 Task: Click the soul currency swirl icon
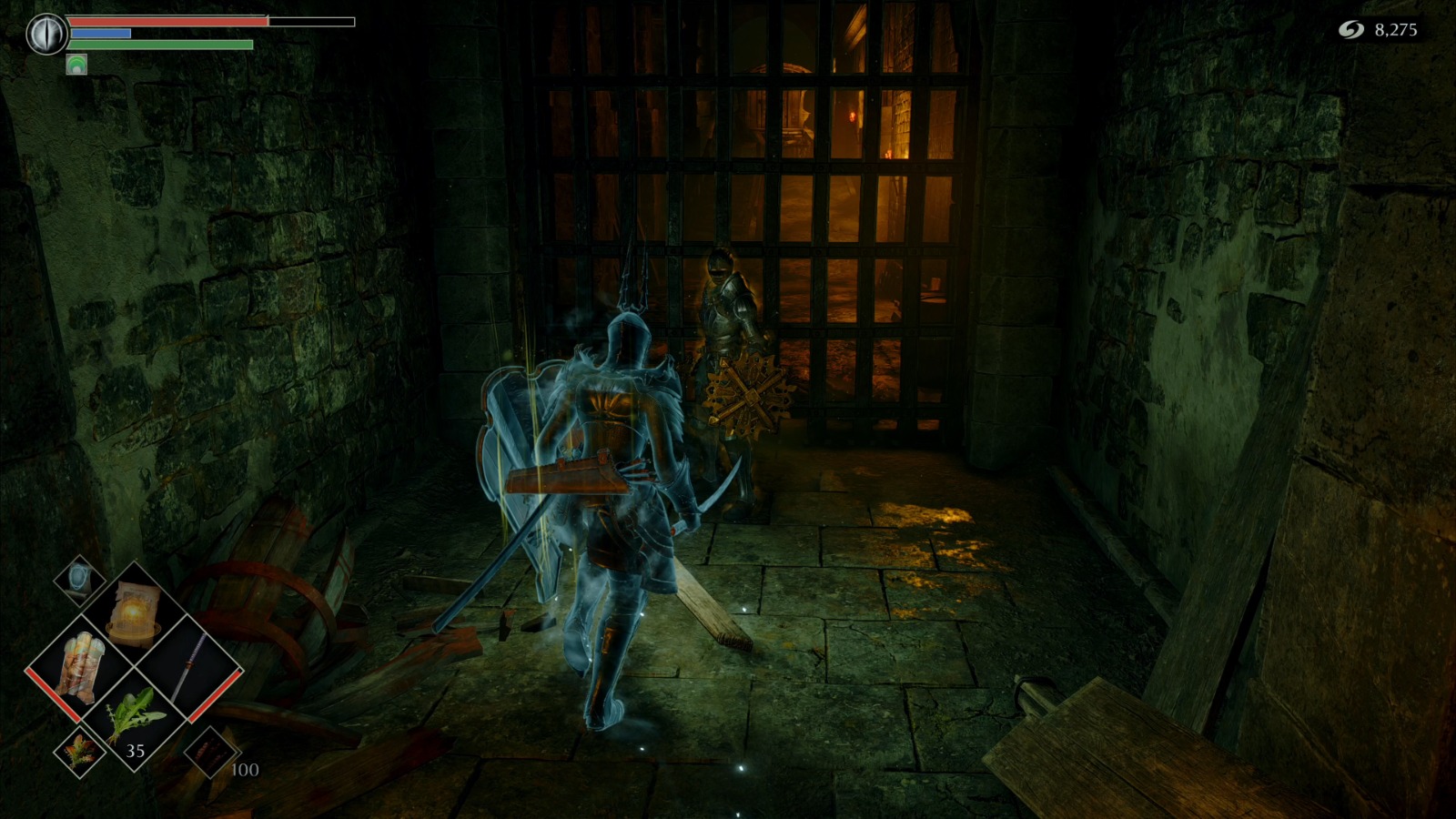point(1350,27)
